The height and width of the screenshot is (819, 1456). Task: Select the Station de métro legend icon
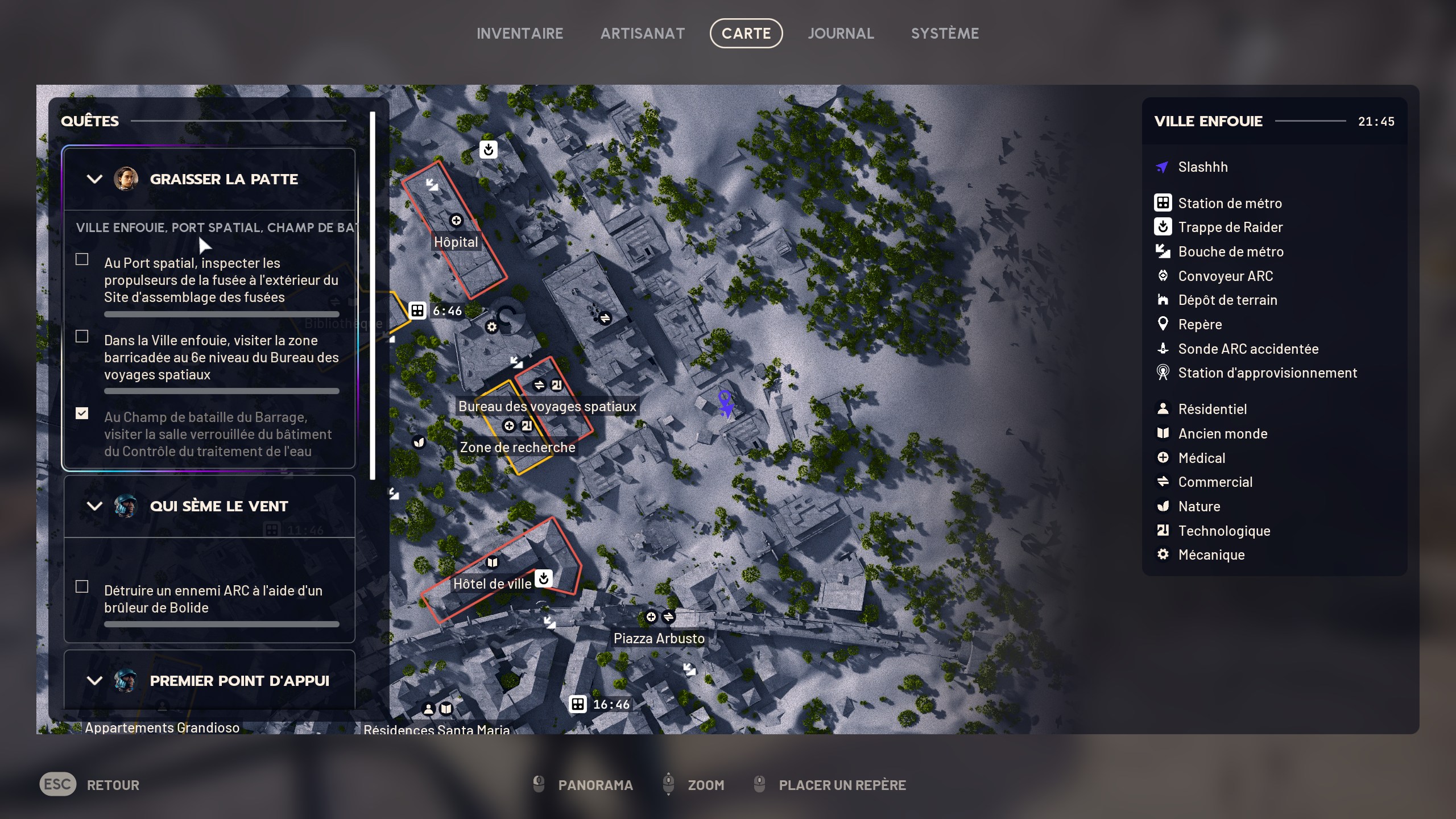[x=1164, y=203]
